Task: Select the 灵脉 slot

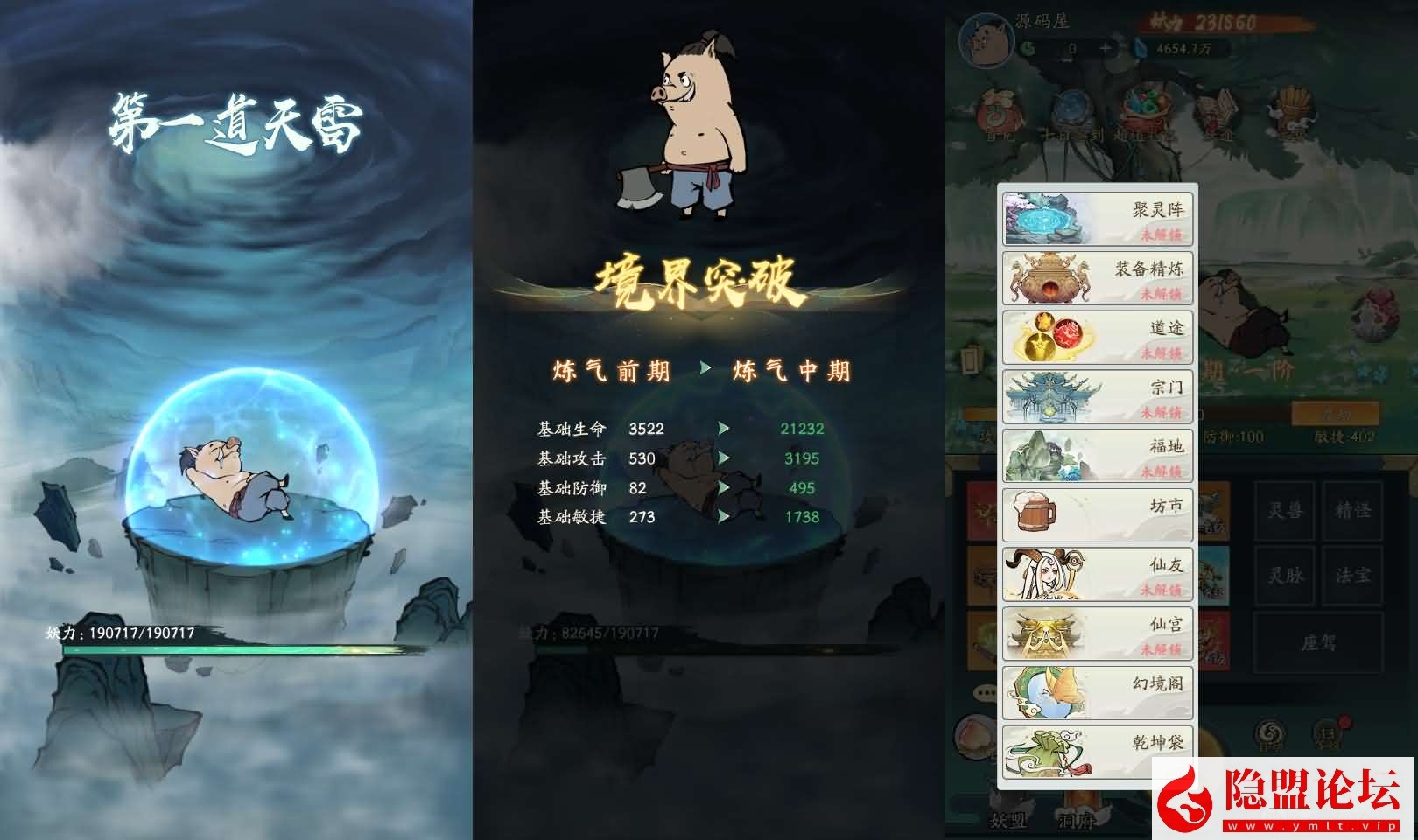Action: (1285, 576)
